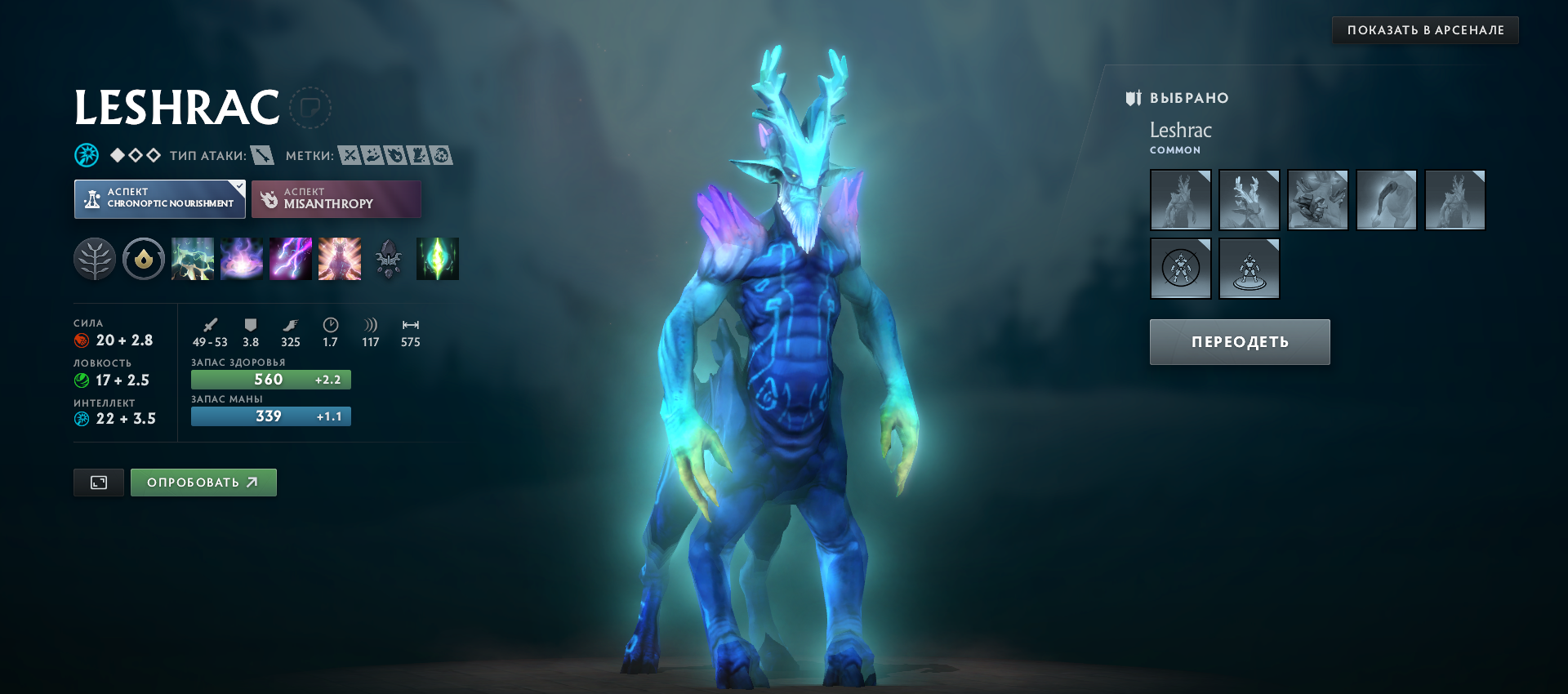View the green crystal Nihilism ability
This screenshot has height=694, width=1568.
(438, 259)
